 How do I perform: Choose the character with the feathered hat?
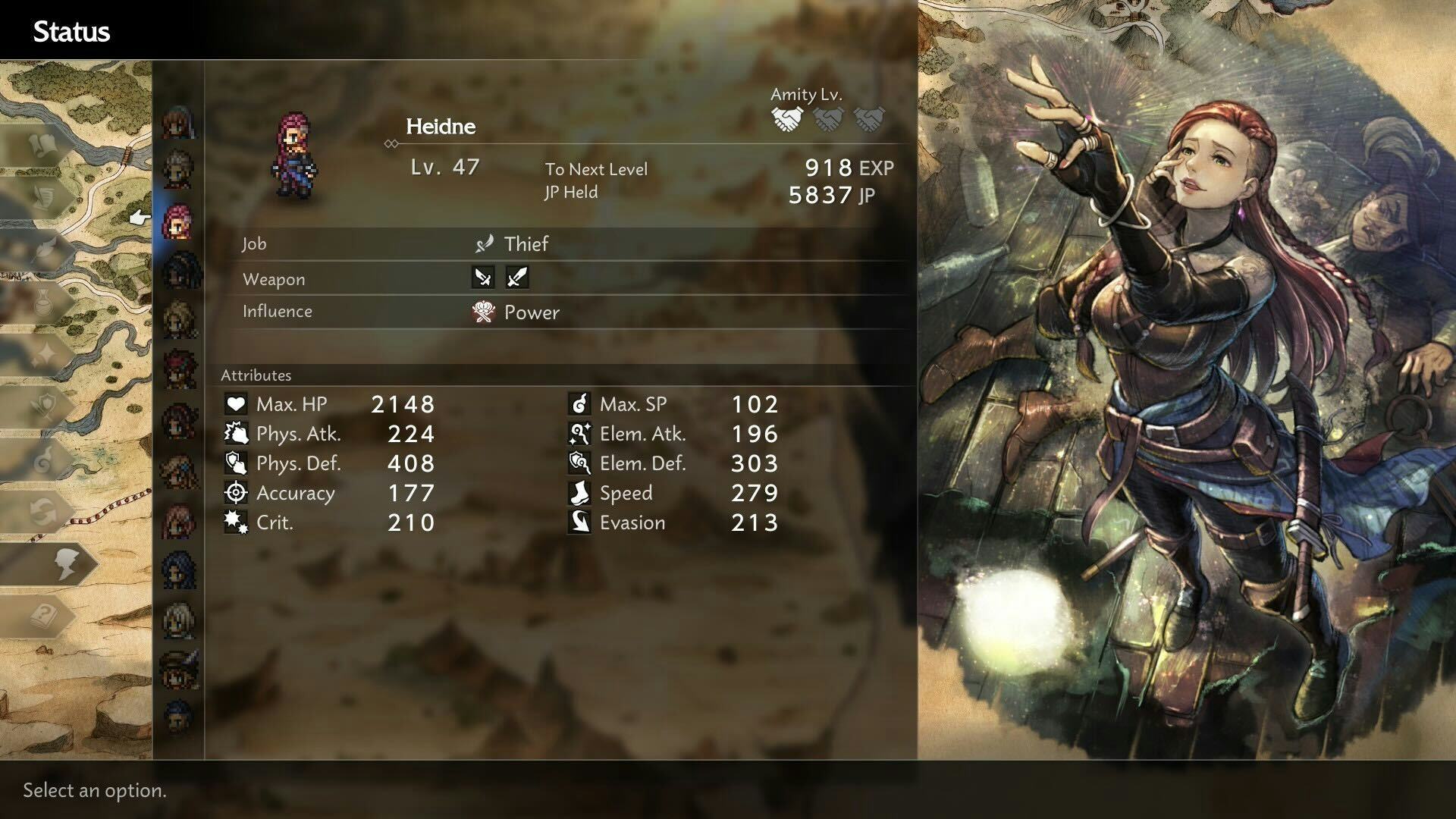180,669
